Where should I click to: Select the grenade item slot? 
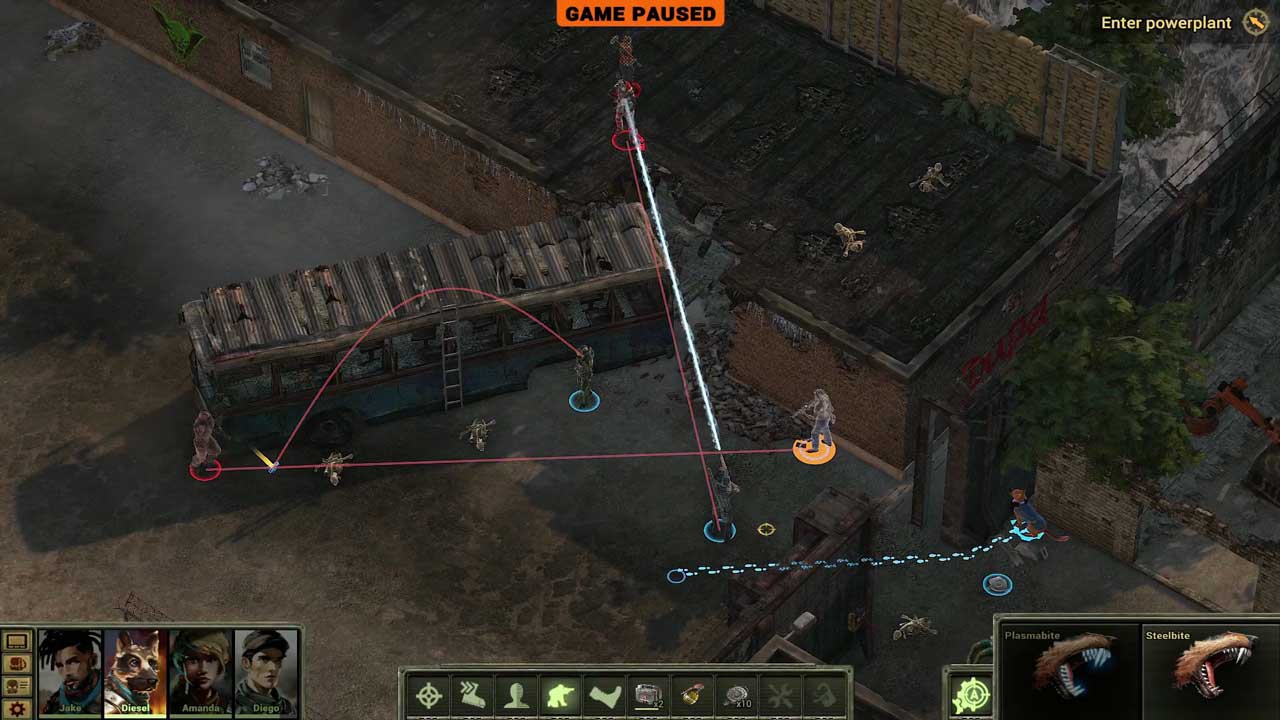pos(692,696)
